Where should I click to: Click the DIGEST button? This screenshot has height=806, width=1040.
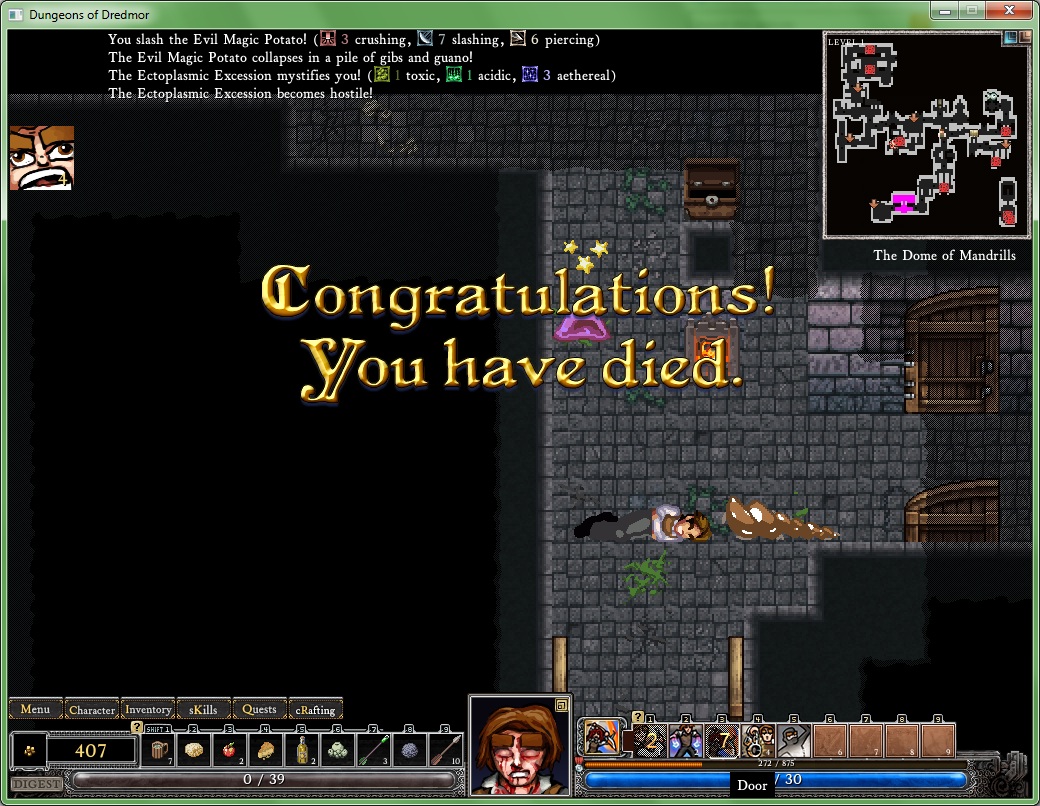pos(35,784)
